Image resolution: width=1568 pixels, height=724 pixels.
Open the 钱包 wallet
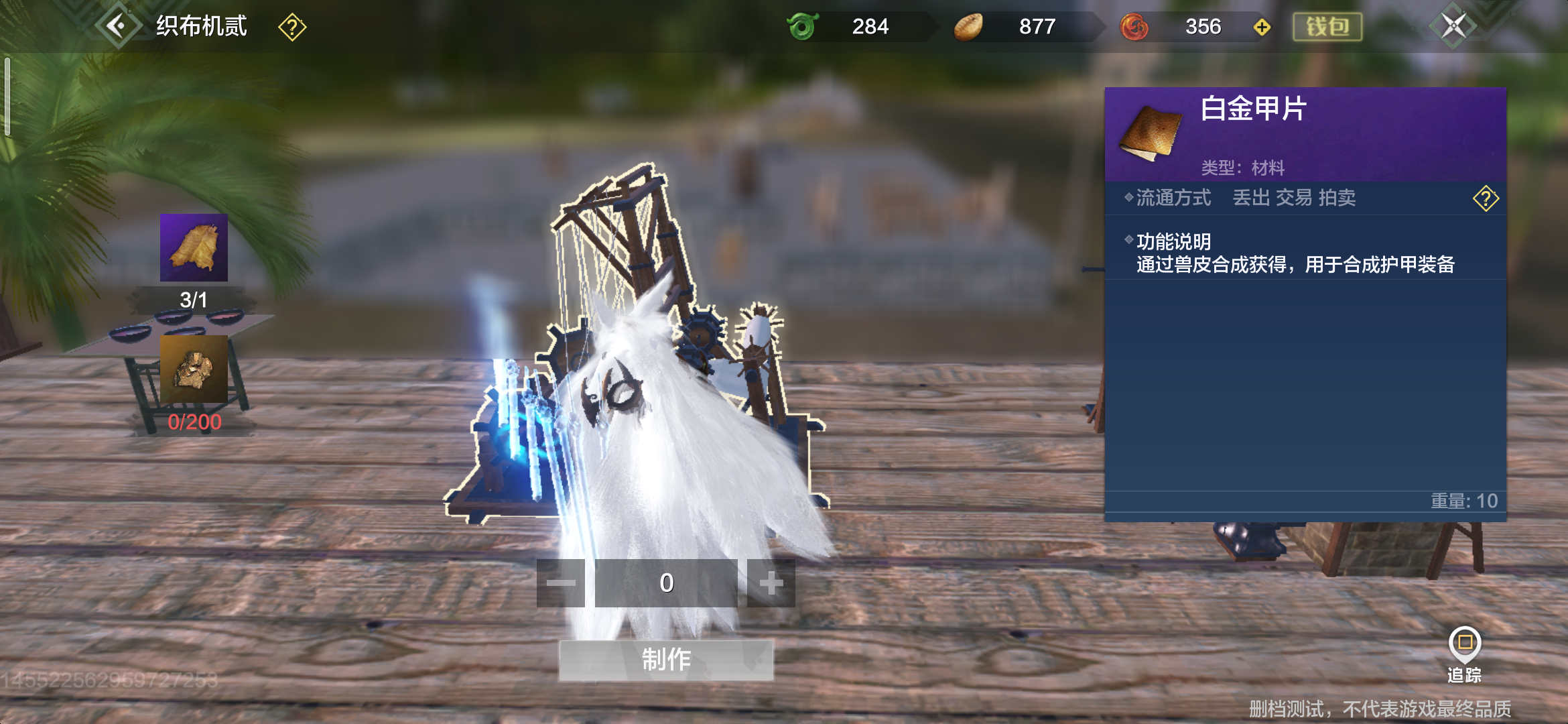[1327, 27]
